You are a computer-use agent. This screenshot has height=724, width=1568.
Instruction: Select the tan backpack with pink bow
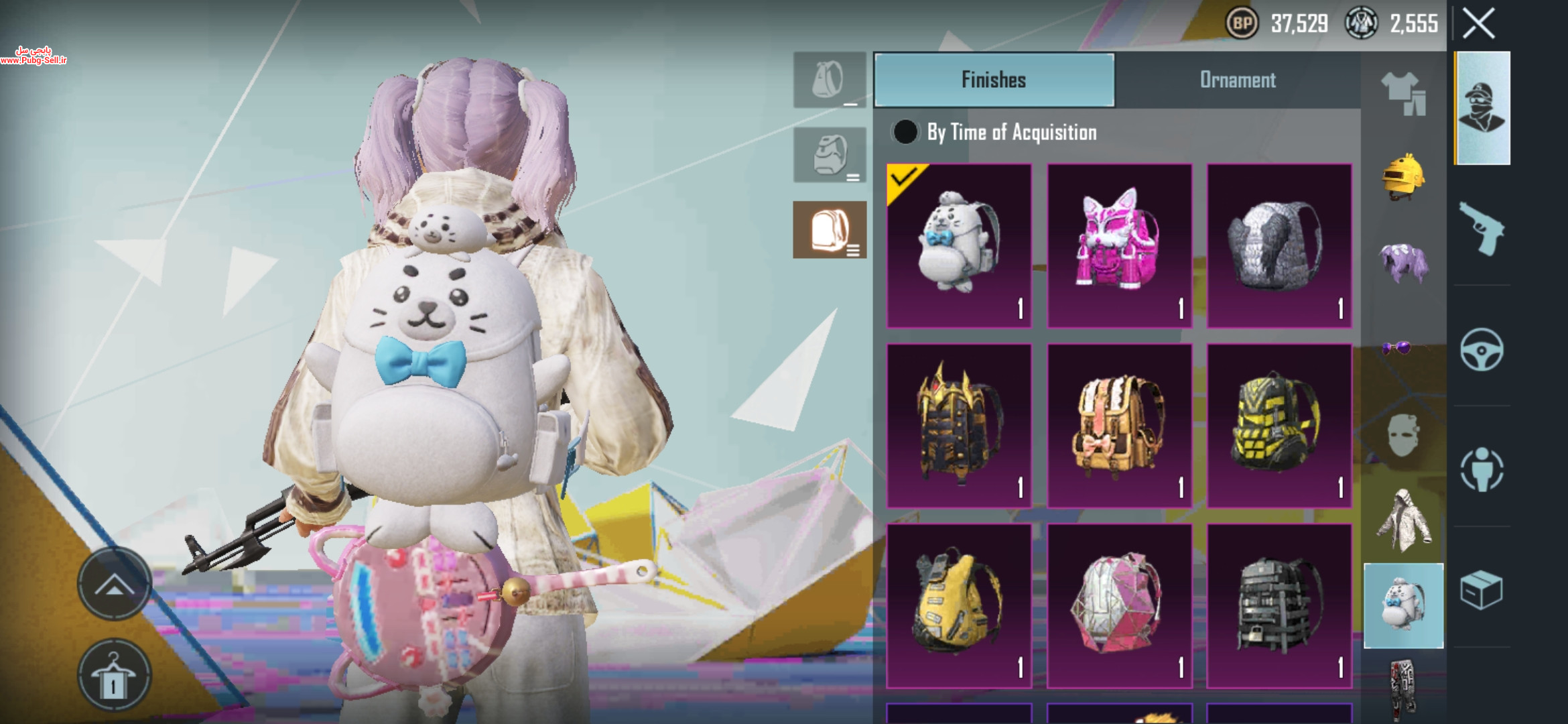click(1119, 426)
